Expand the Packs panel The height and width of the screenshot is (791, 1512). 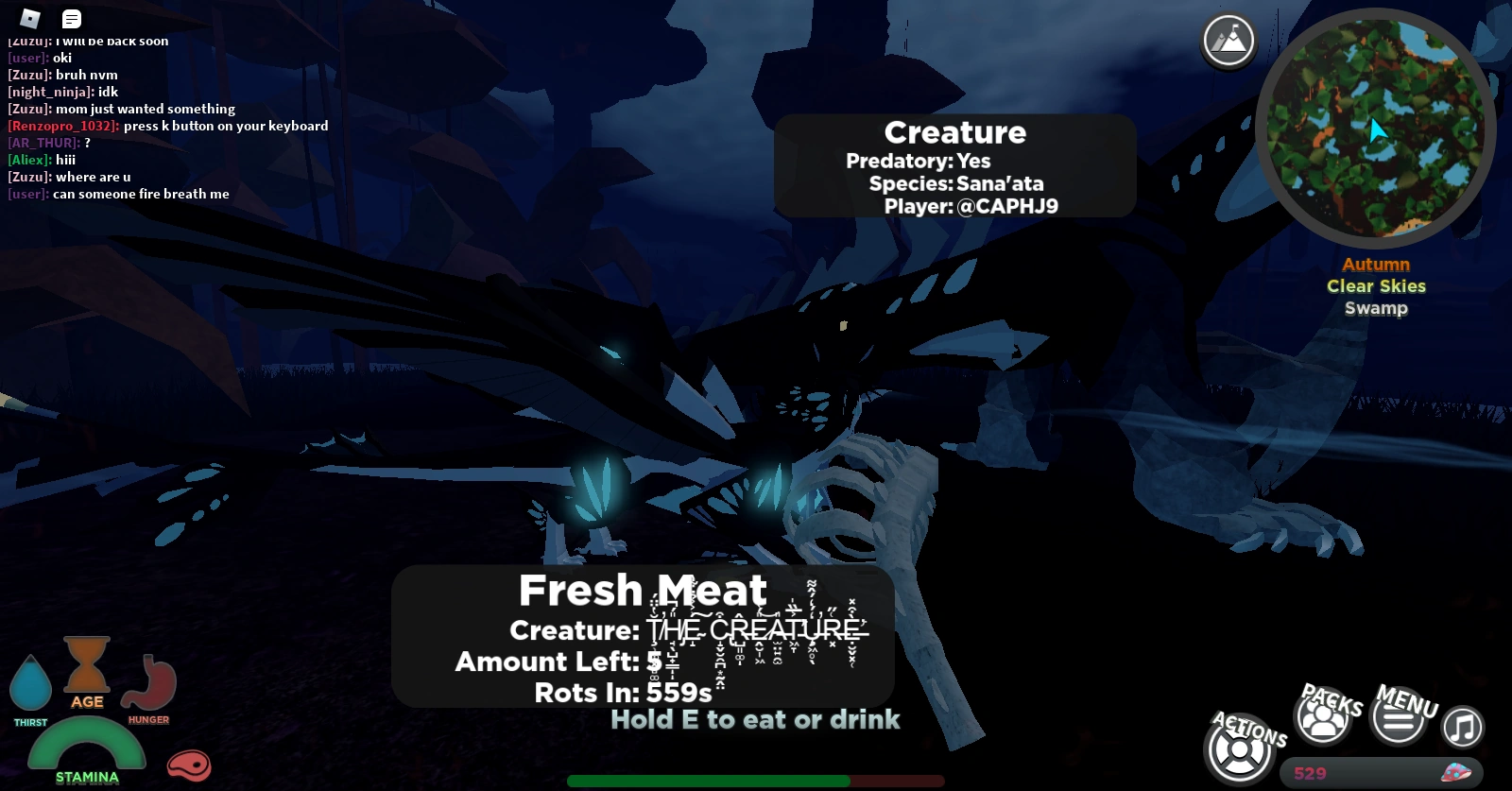1322,716
